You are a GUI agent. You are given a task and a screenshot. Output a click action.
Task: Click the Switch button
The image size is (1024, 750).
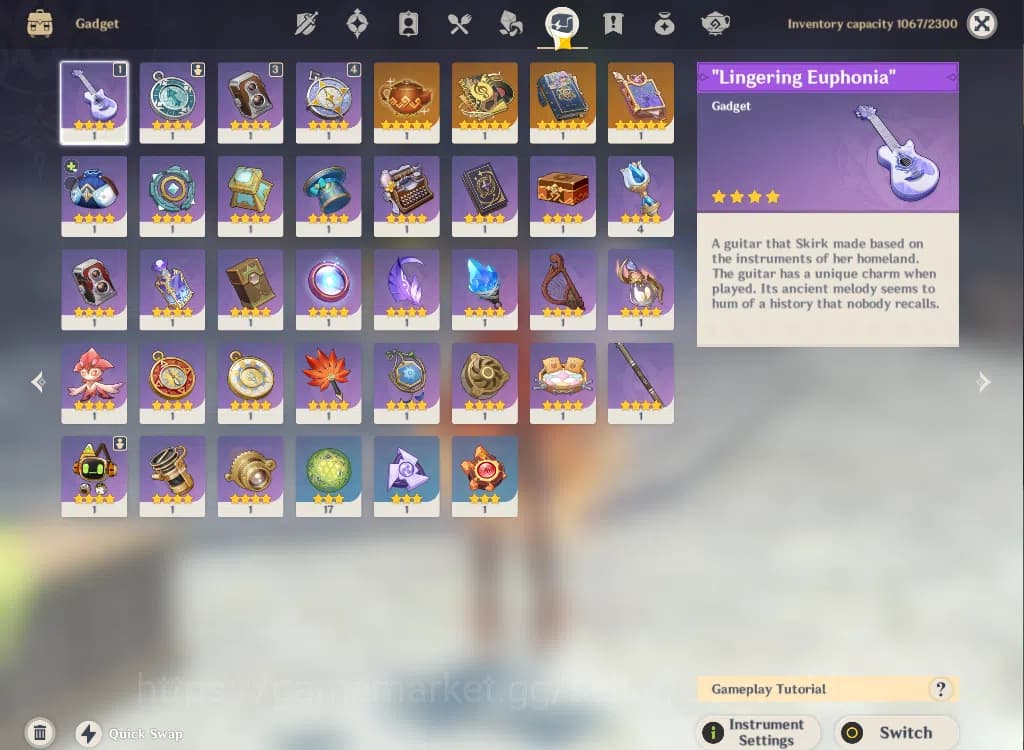pos(894,732)
